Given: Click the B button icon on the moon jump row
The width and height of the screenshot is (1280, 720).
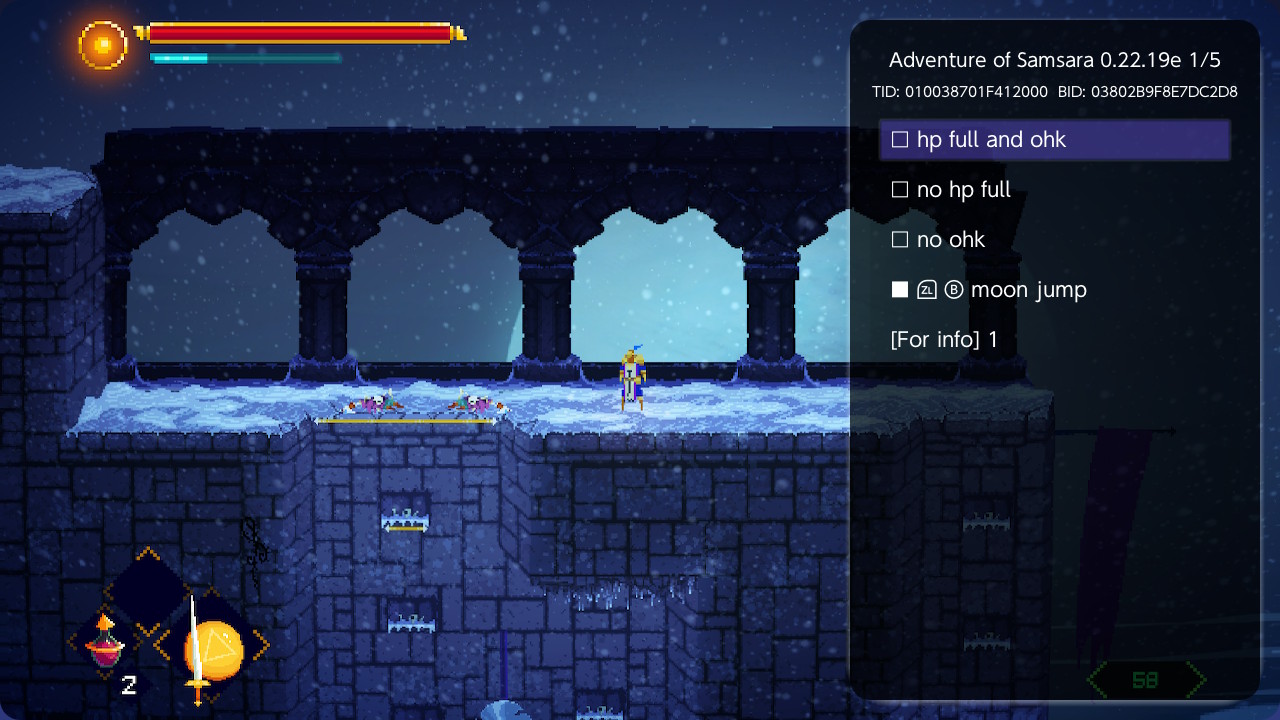Looking at the screenshot, I should click(x=954, y=290).
